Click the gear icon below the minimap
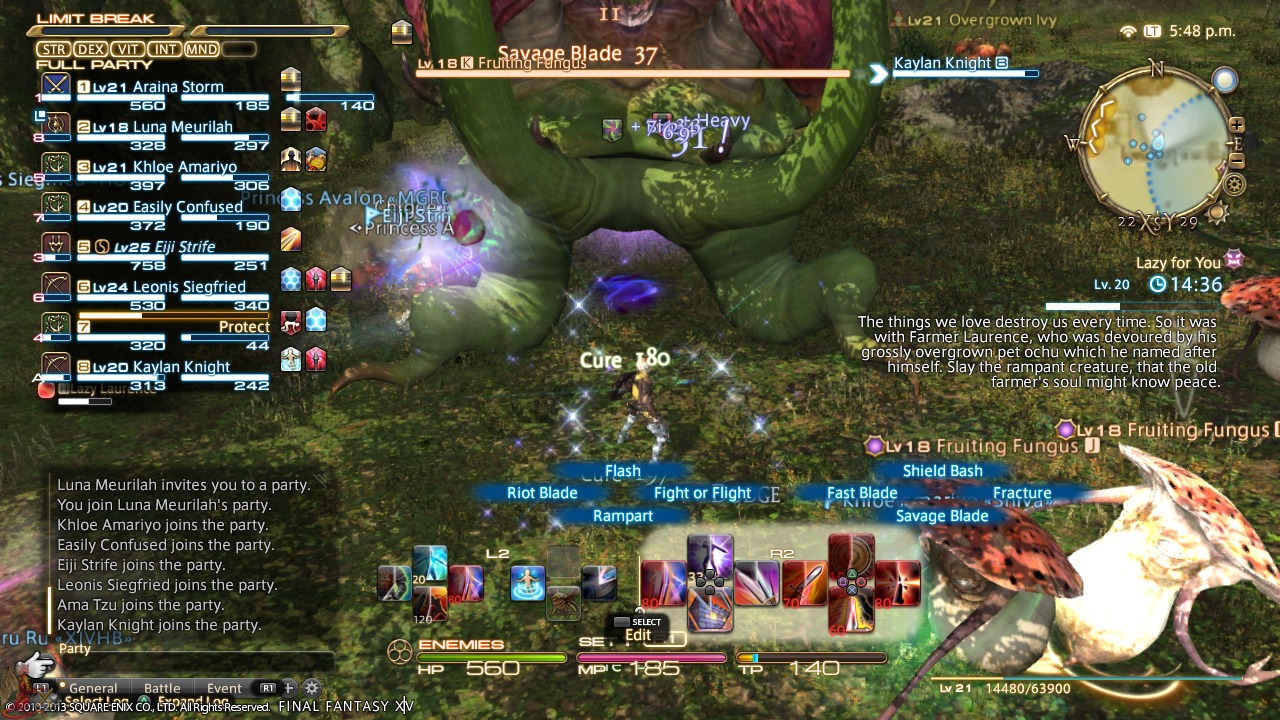The height and width of the screenshot is (720, 1280). [1233, 183]
